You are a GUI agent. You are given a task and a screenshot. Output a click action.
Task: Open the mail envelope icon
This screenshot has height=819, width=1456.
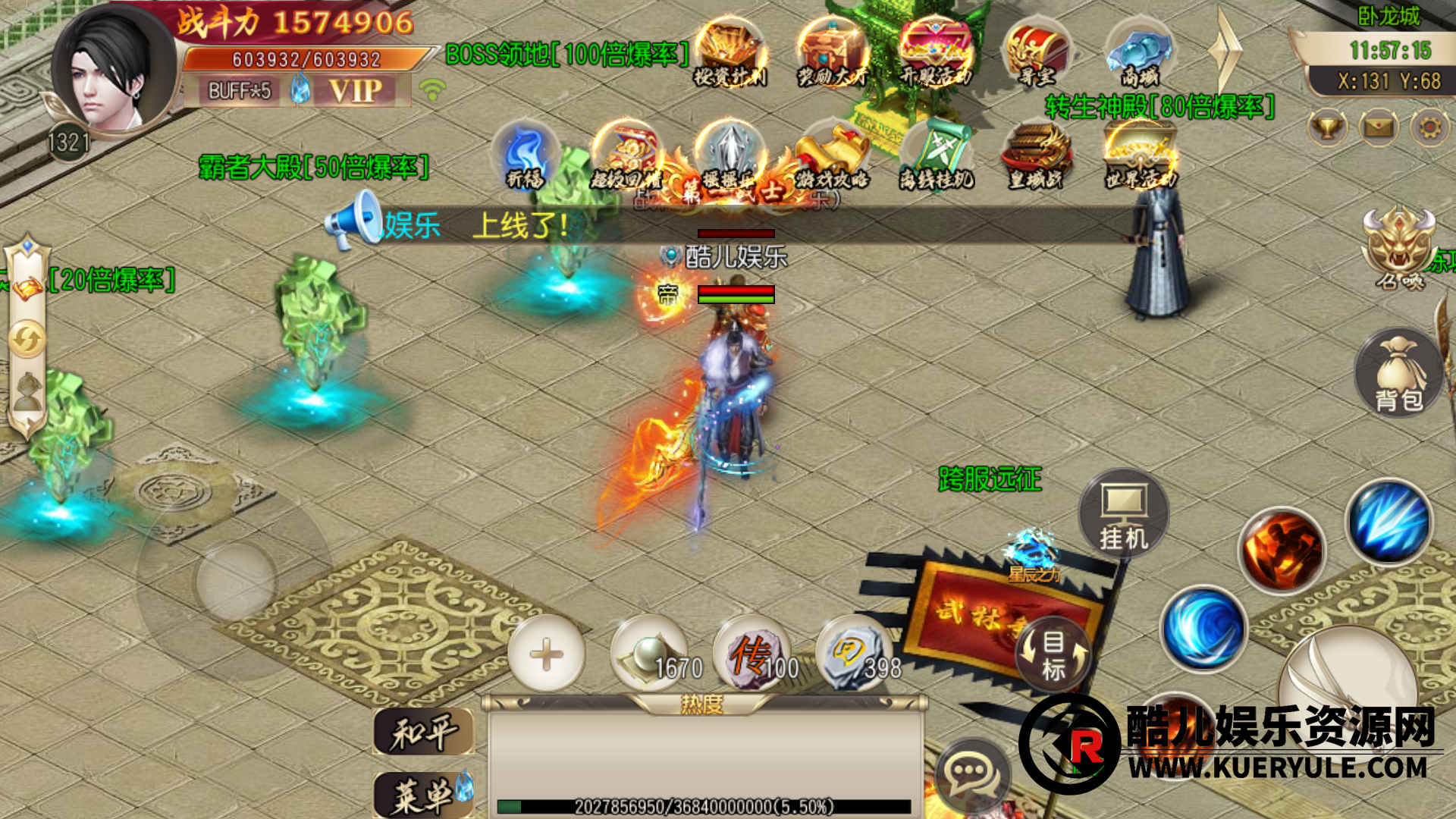pyautogui.click(x=1379, y=127)
